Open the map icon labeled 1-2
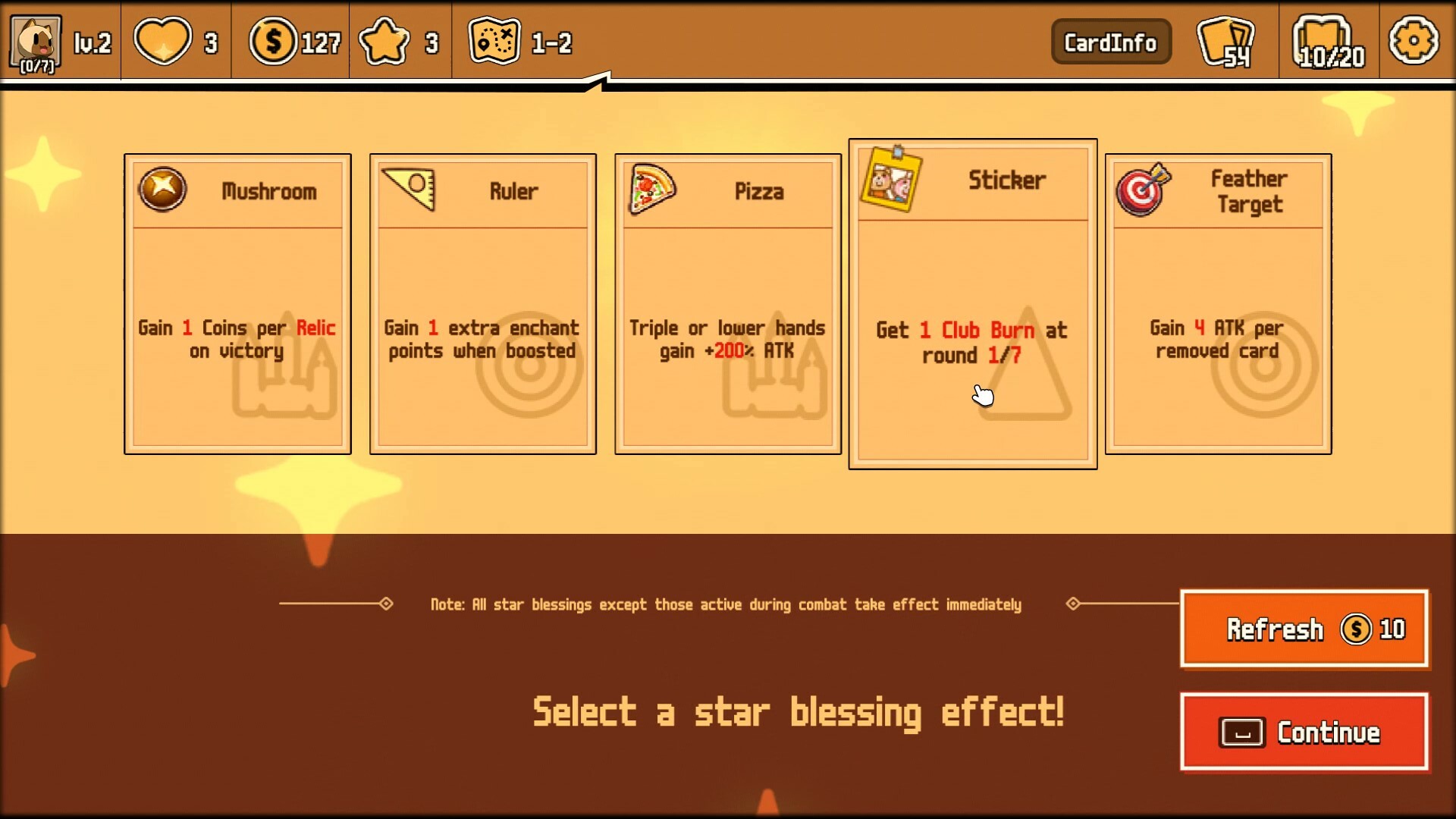 tap(494, 42)
